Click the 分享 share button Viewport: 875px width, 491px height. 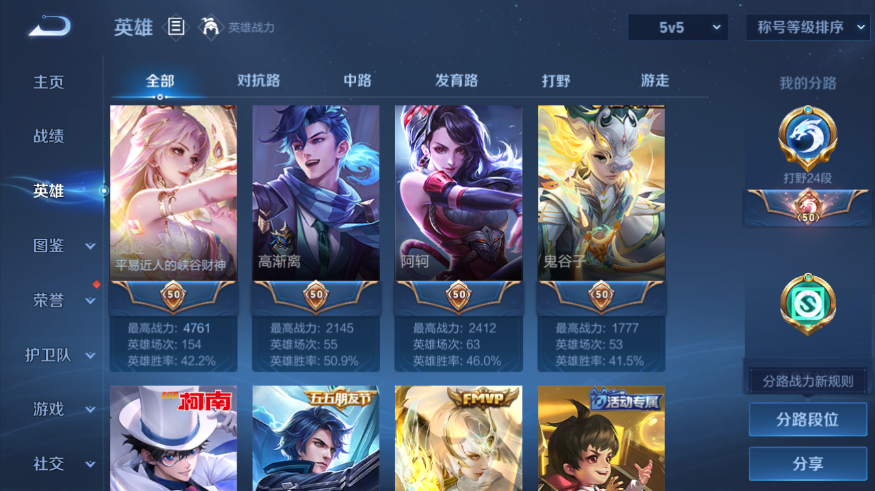807,464
